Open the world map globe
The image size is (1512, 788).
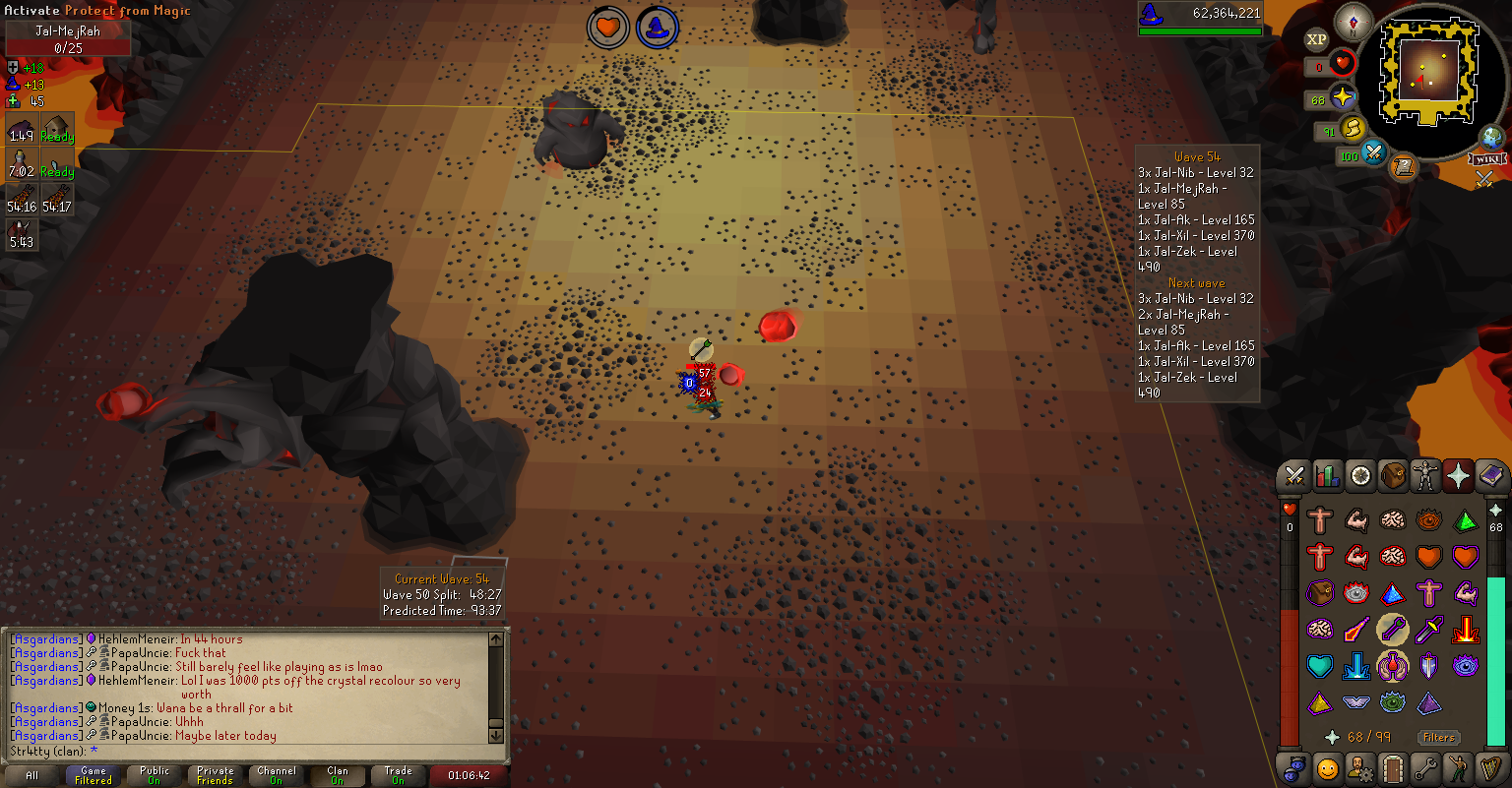(1492, 138)
